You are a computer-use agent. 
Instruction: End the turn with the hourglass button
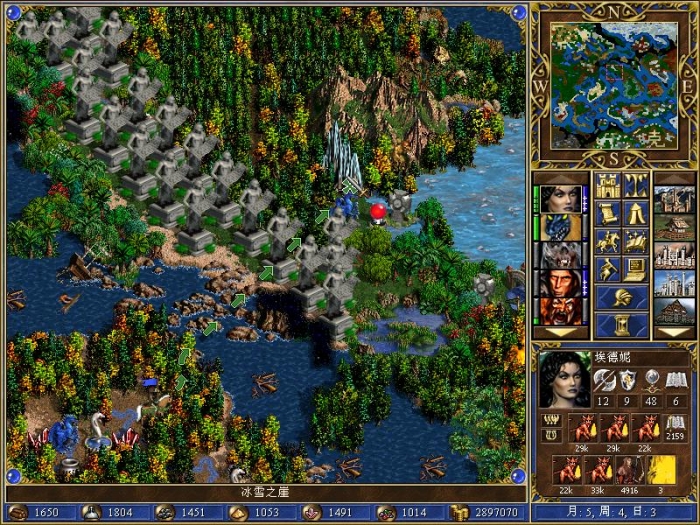point(622,325)
